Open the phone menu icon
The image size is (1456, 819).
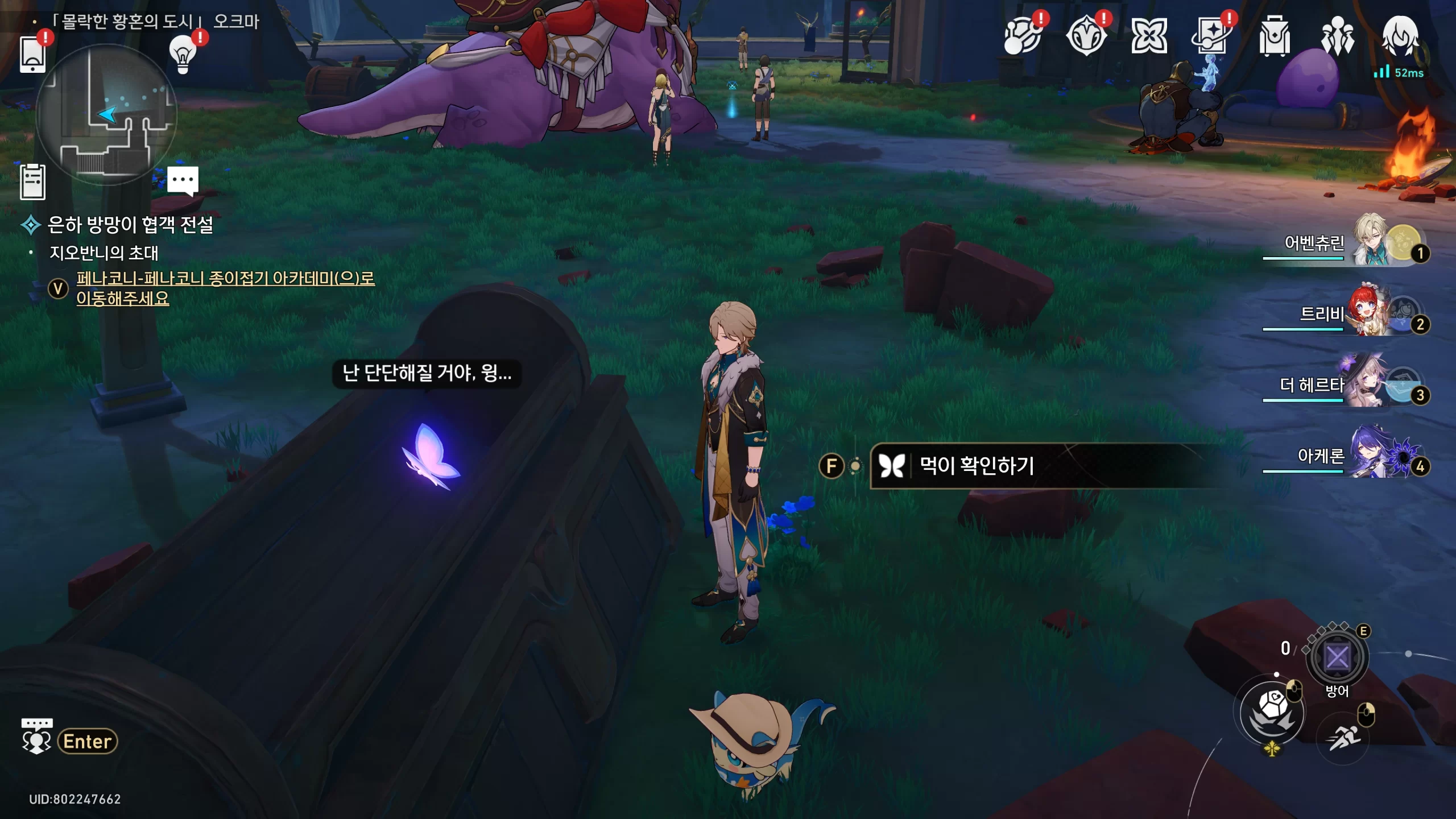point(32,54)
